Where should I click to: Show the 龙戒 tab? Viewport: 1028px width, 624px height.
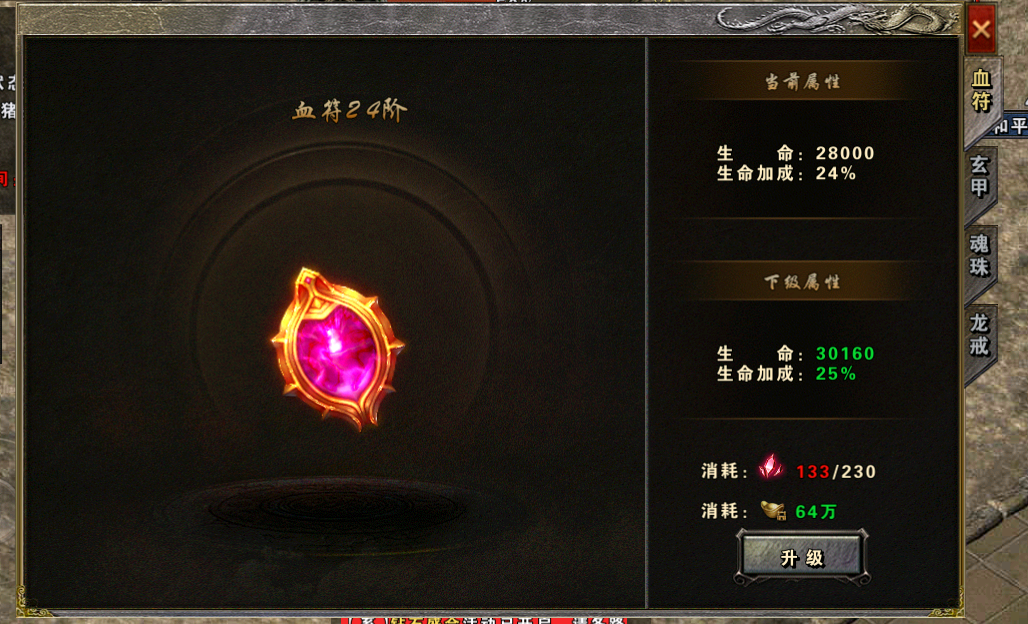pyautogui.click(x=979, y=335)
